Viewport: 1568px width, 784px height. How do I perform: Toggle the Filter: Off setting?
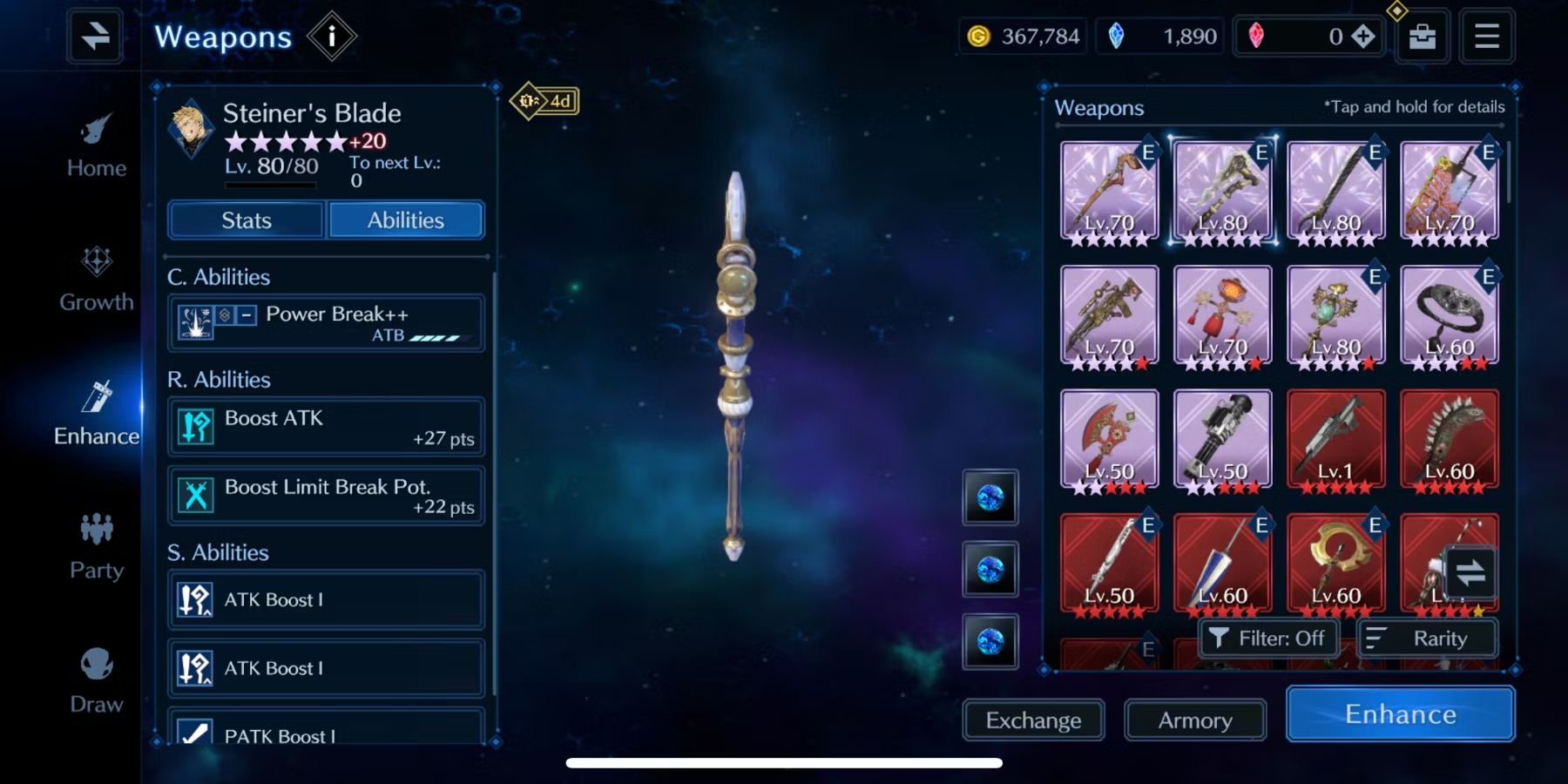[1268, 638]
